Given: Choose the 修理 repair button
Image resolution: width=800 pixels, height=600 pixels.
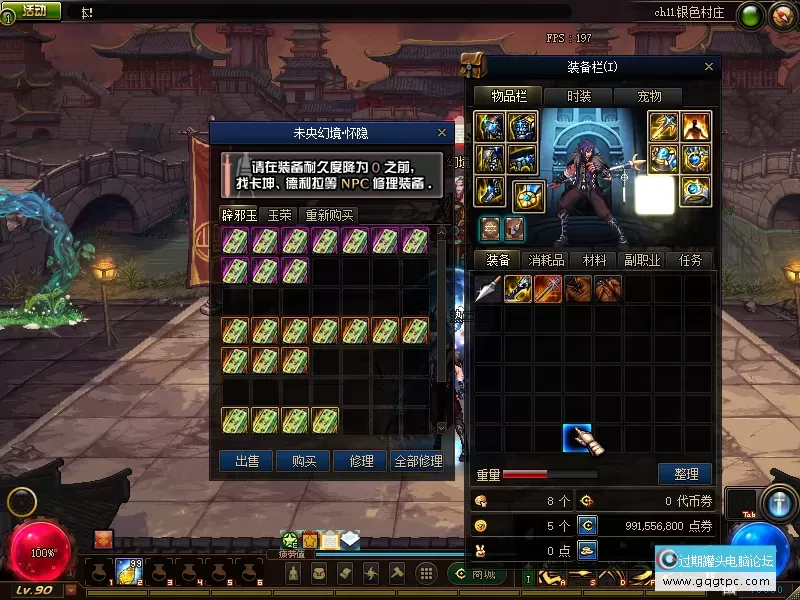Looking at the screenshot, I should point(361,461).
